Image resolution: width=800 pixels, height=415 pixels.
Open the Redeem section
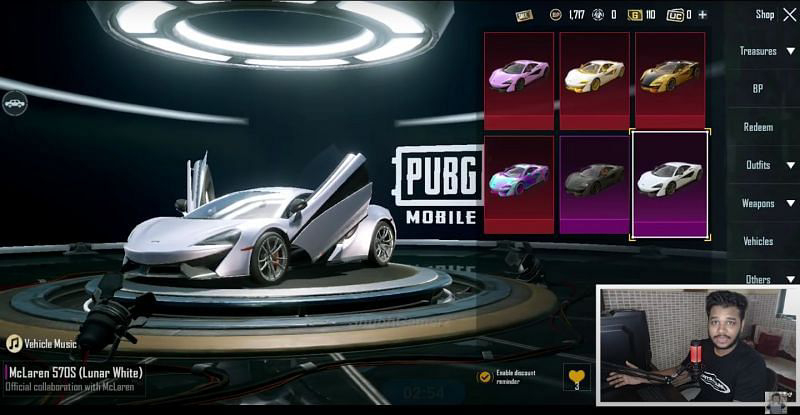coord(758,127)
